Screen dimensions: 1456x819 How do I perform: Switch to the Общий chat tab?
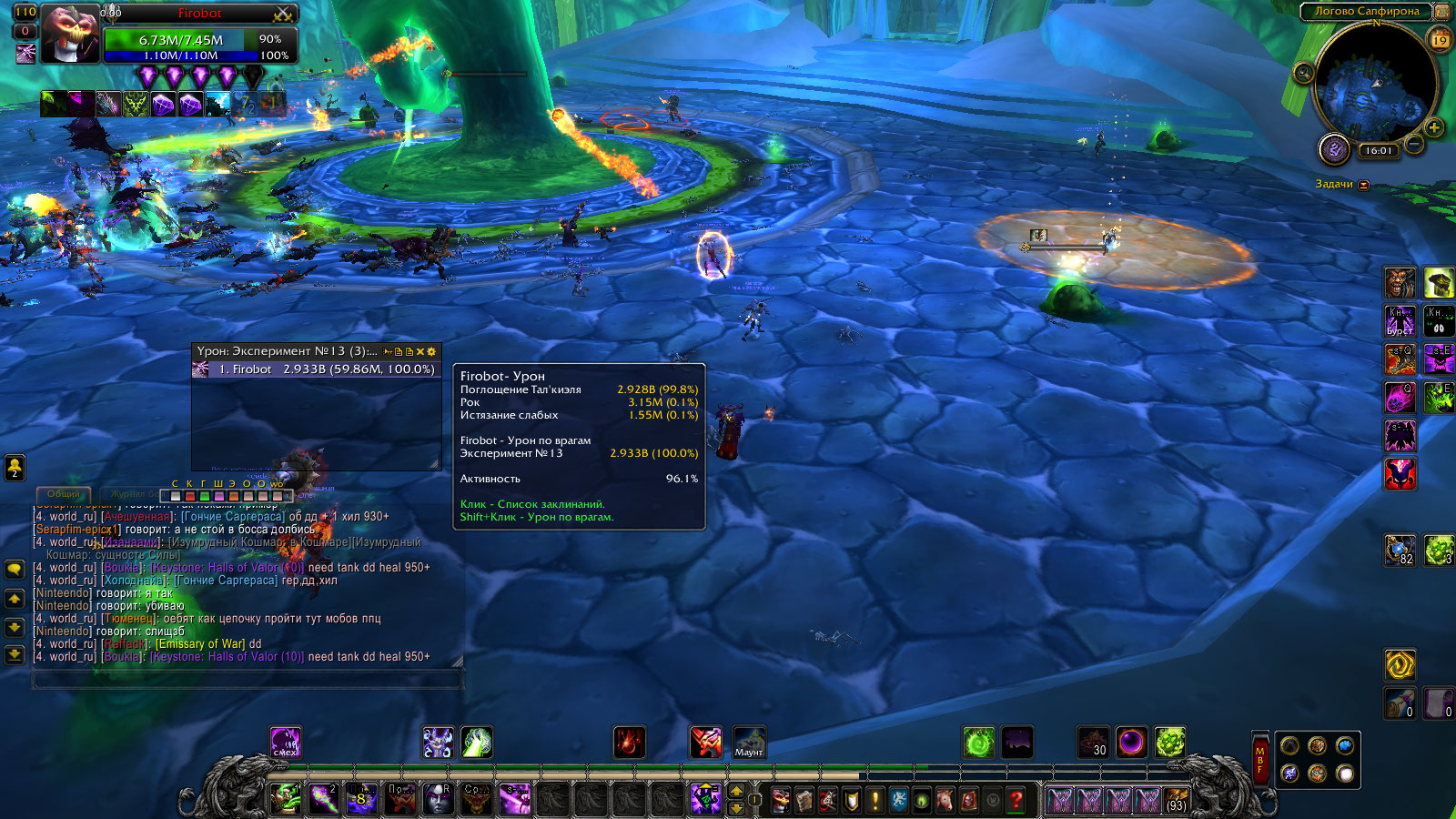pos(64,494)
